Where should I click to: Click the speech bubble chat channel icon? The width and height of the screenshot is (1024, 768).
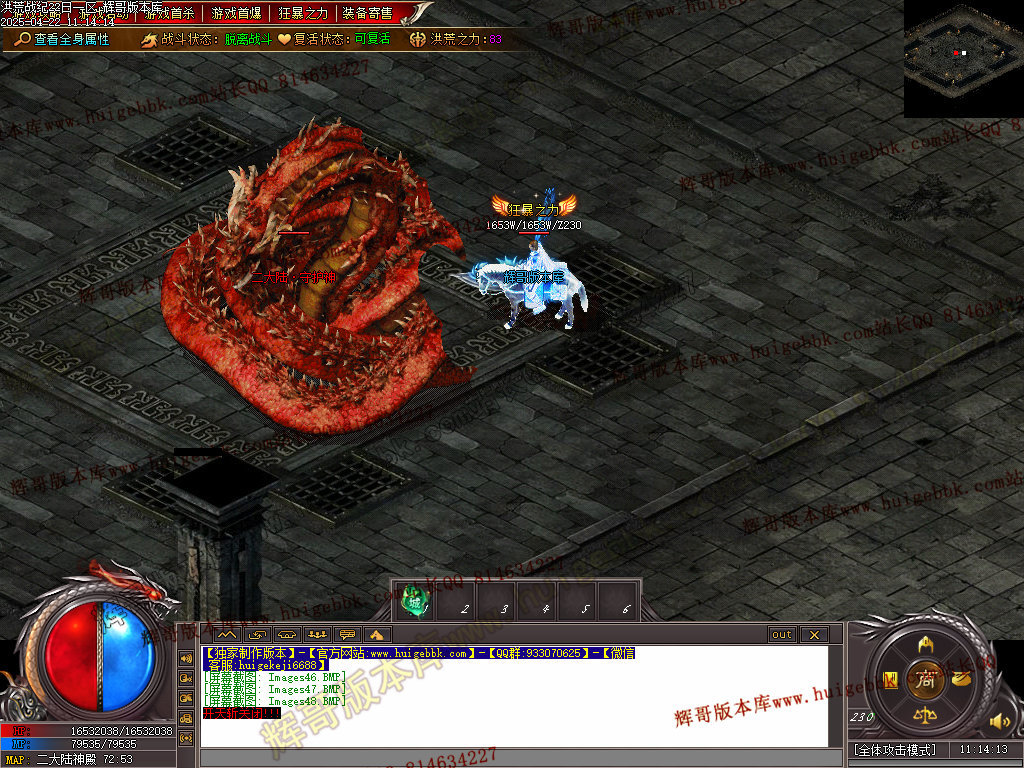(x=347, y=634)
